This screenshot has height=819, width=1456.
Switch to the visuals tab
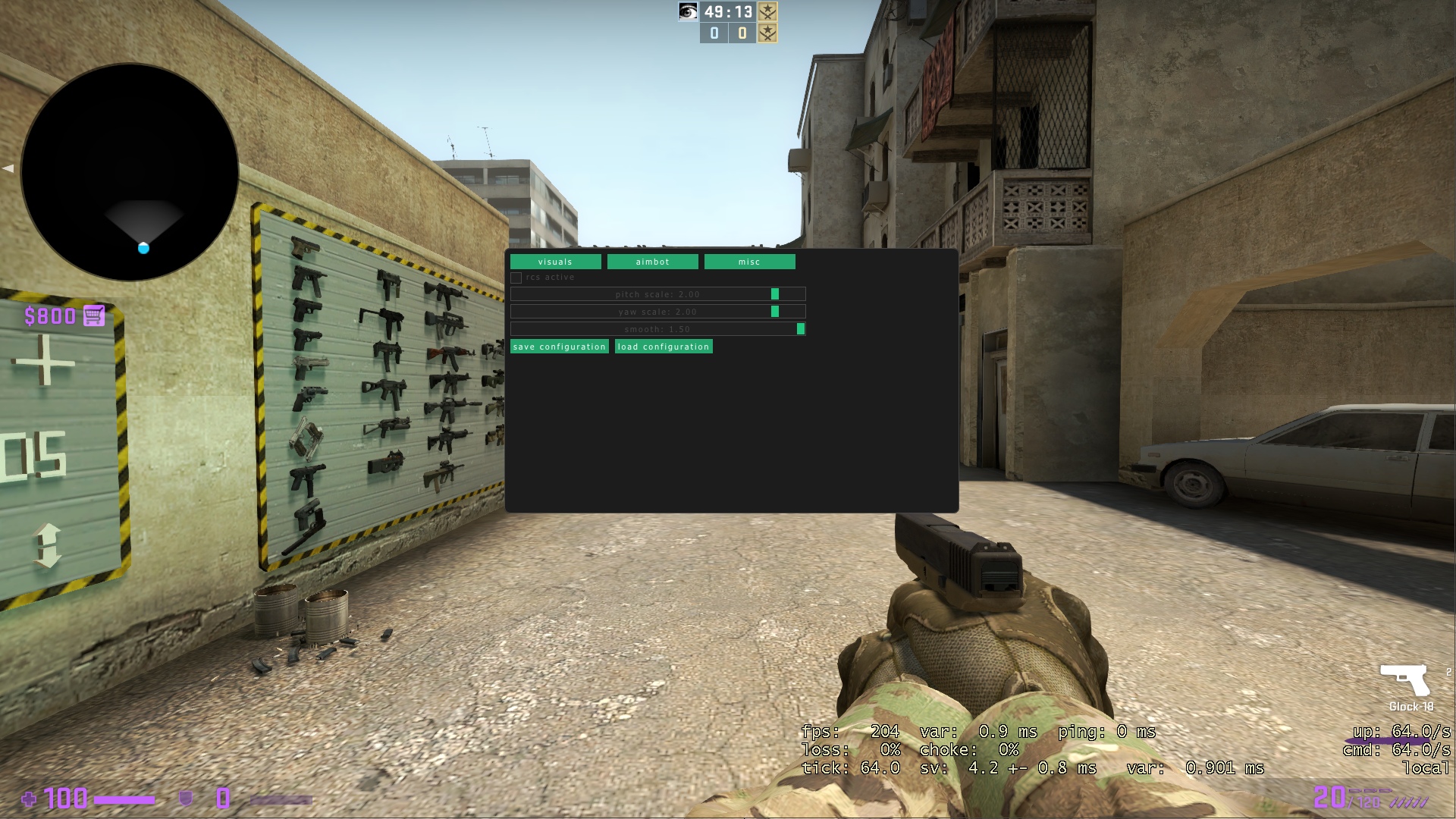tap(556, 262)
